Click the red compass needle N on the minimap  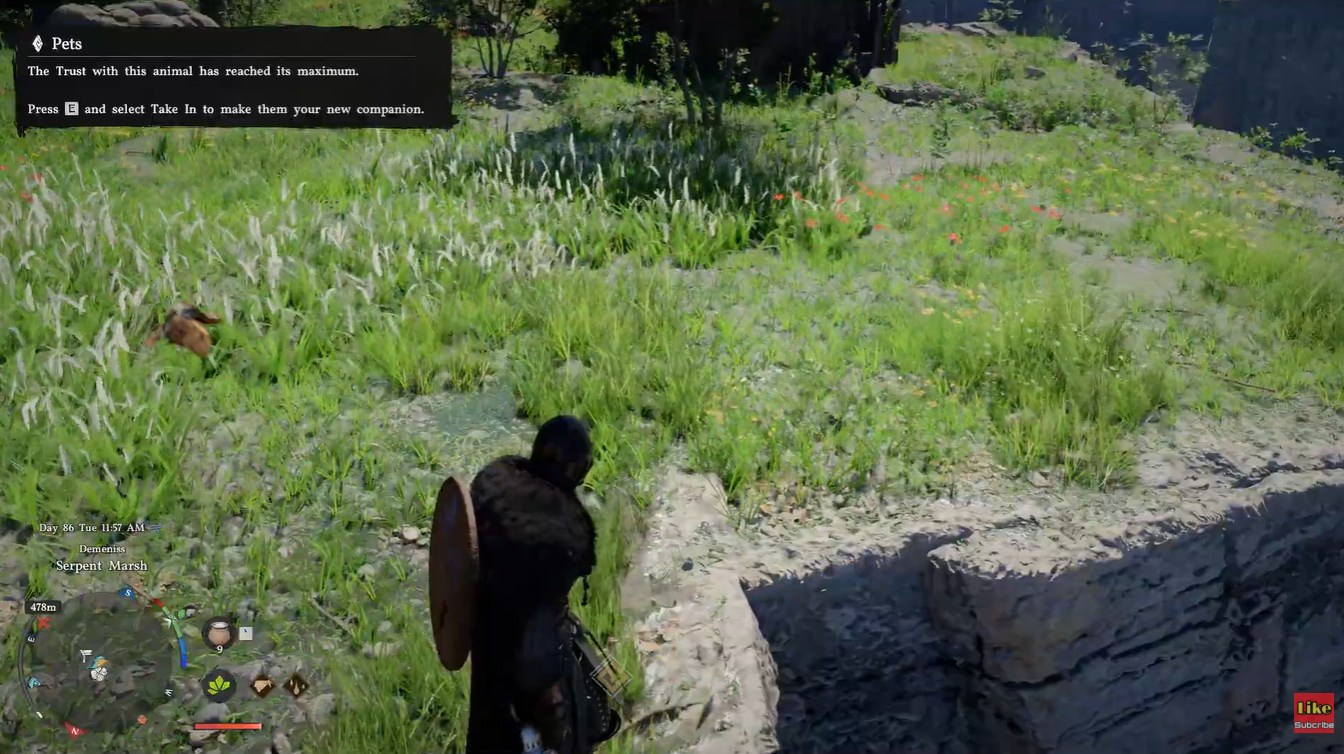coord(74,729)
